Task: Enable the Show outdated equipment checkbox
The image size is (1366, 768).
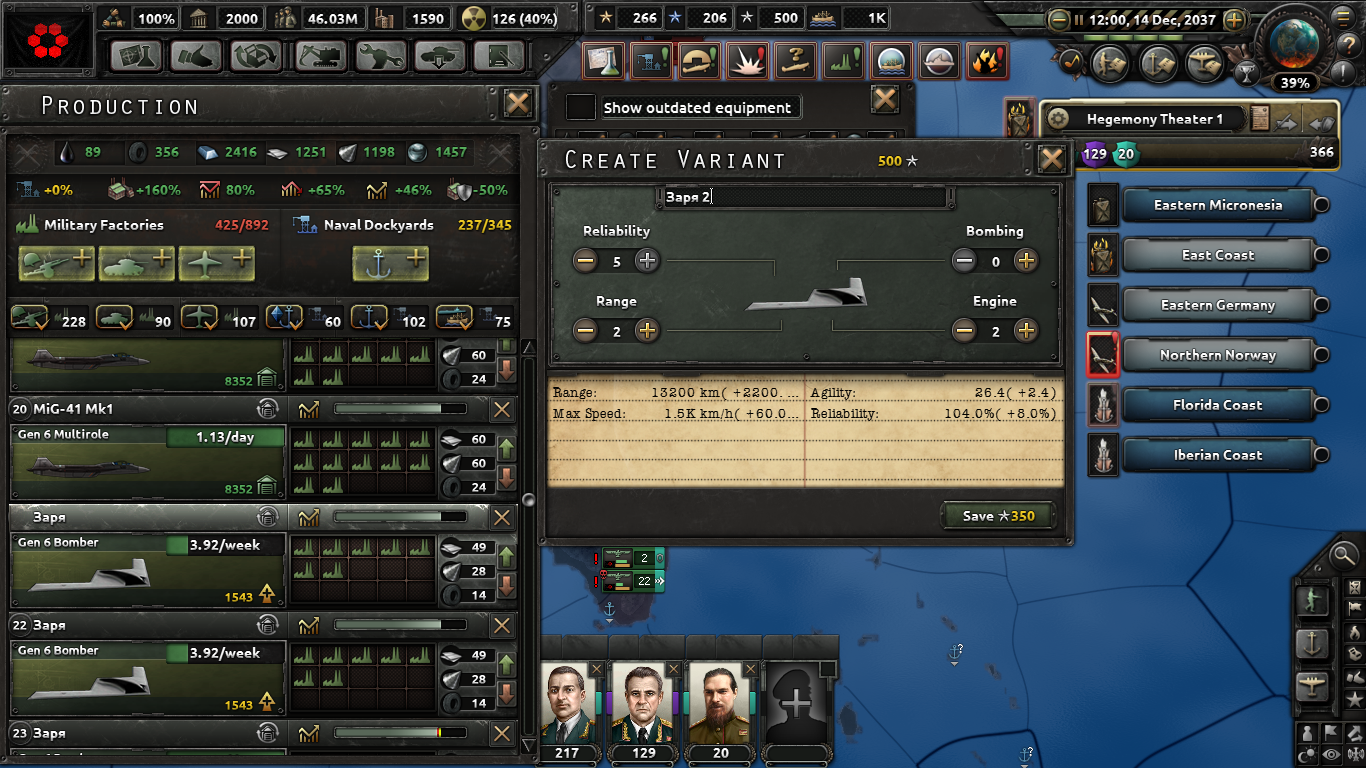Action: (x=580, y=107)
